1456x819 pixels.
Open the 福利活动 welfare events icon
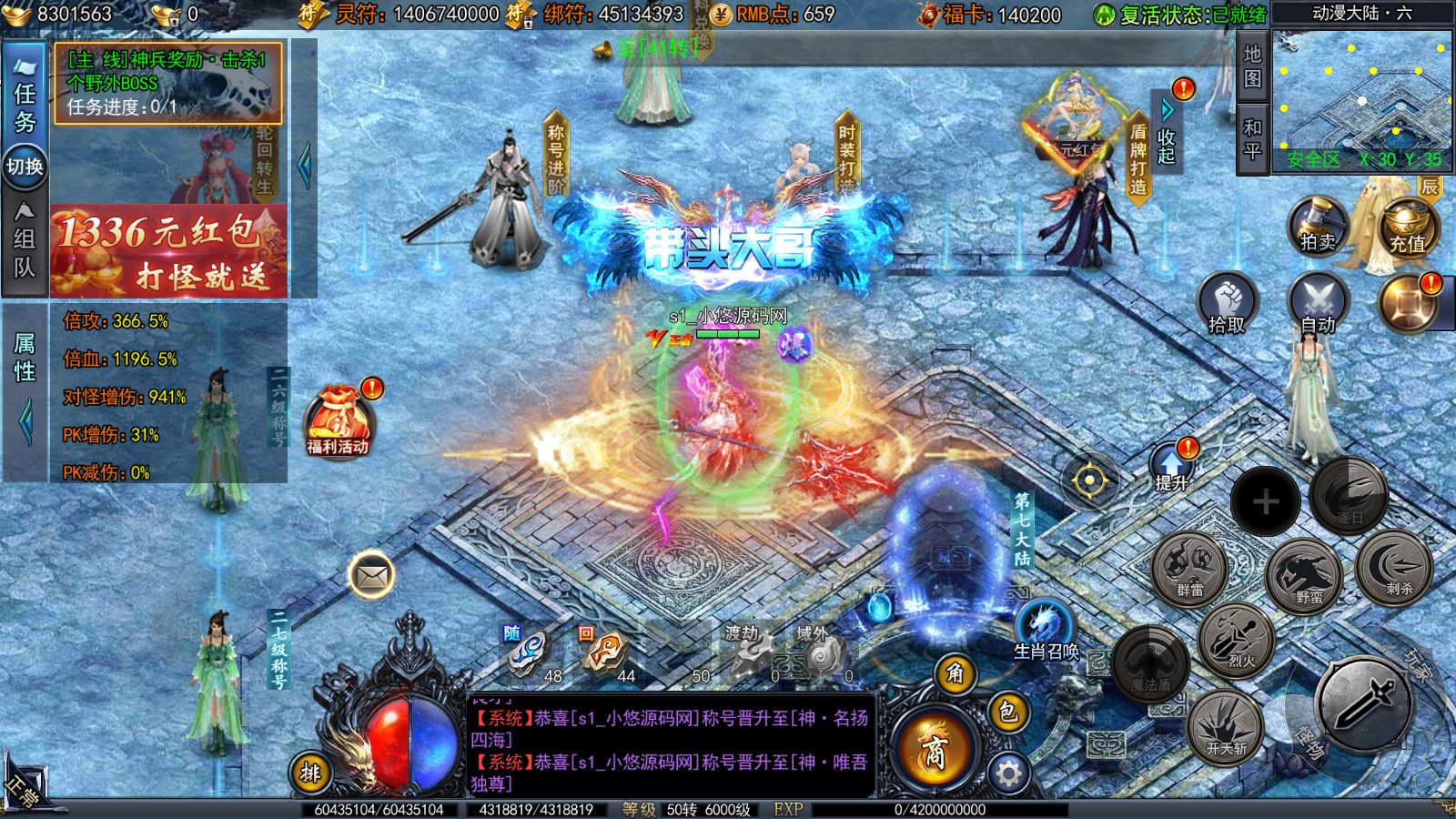point(339,420)
